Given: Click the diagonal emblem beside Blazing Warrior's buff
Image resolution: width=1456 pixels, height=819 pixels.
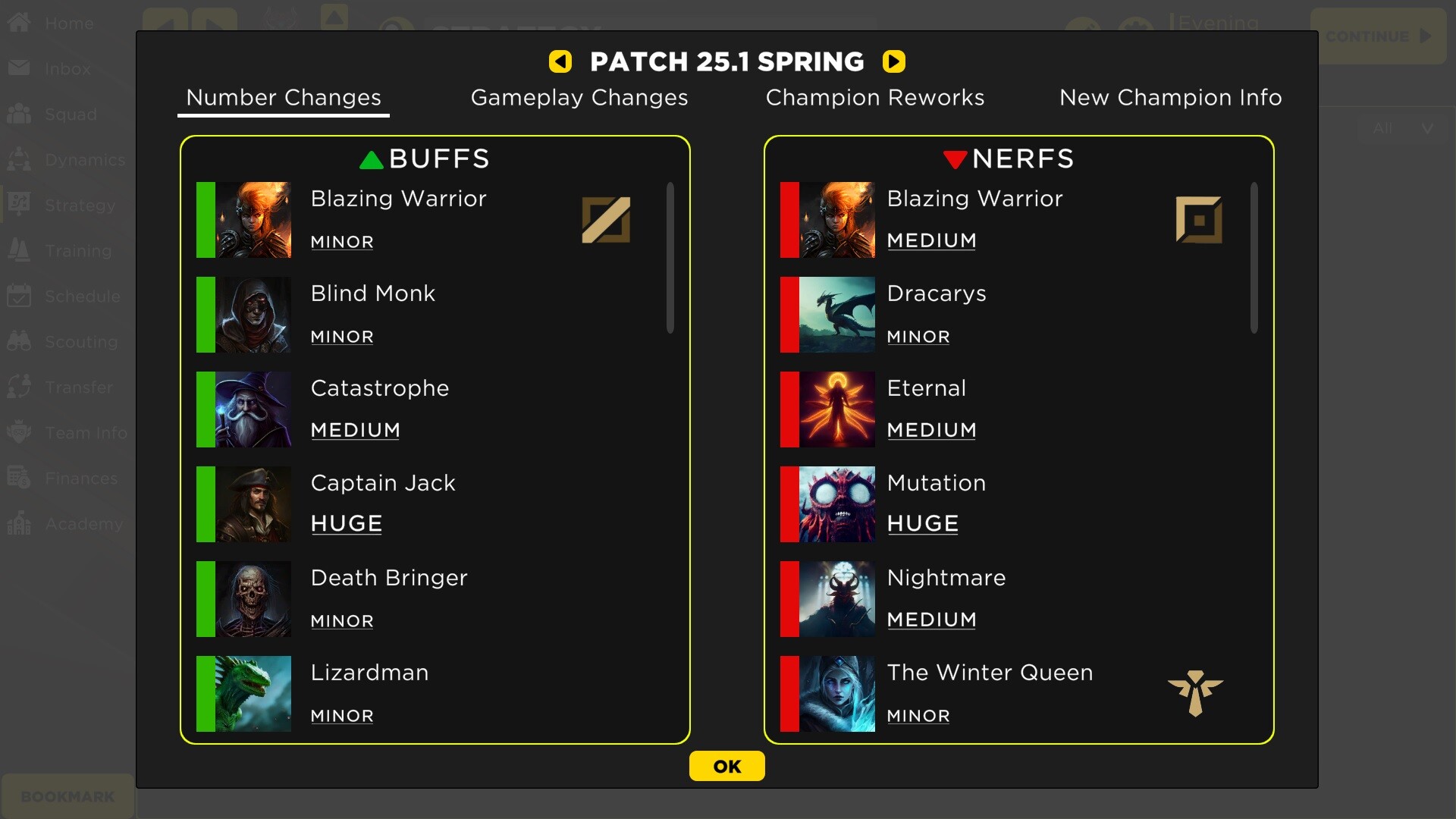Looking at the screenshot, I should click(x=607, y=220).
